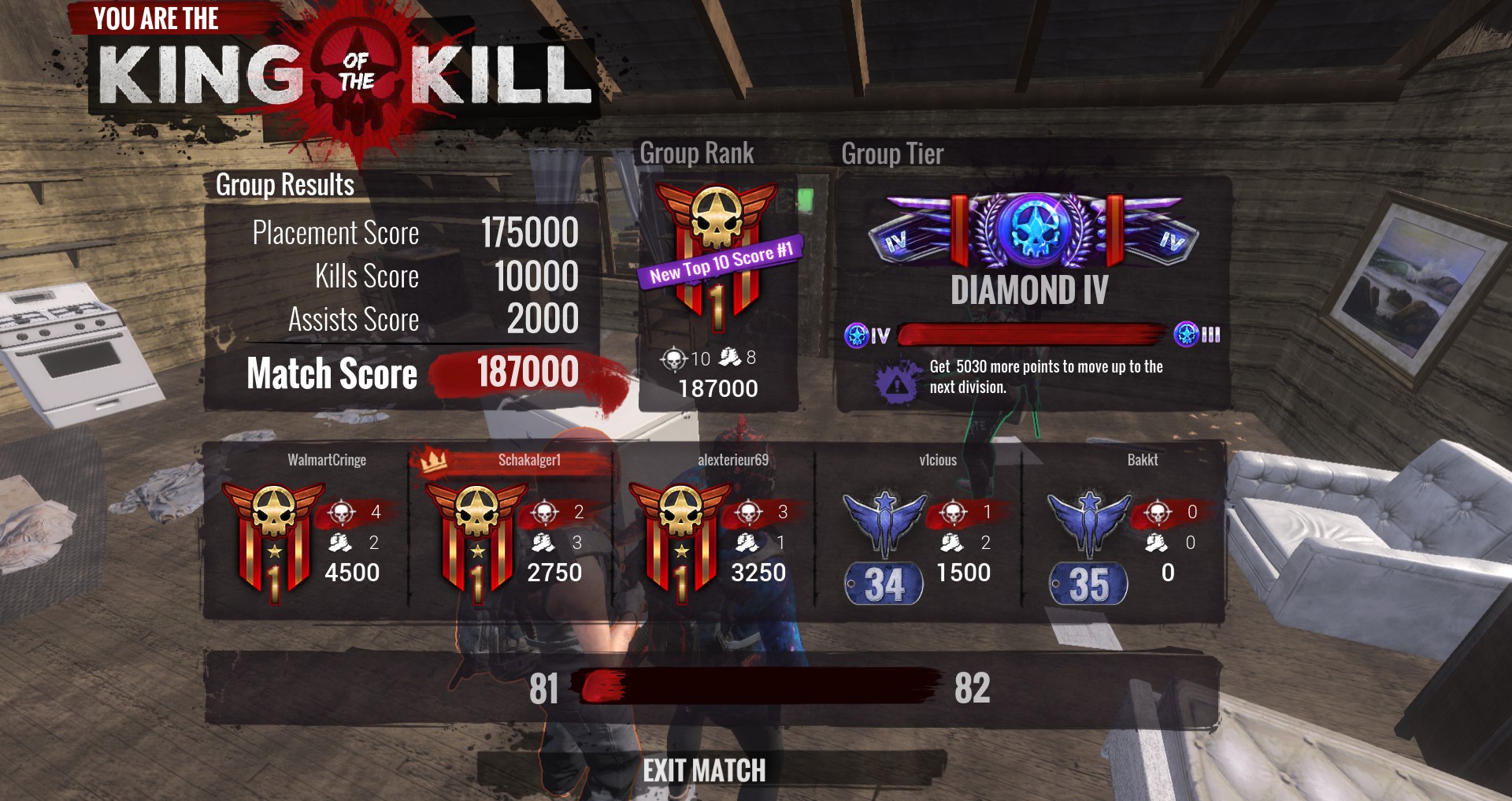Viewport: 1512px width, 801px height.
Task: Open the Group Tier section
Action: (x=892, y=154)
